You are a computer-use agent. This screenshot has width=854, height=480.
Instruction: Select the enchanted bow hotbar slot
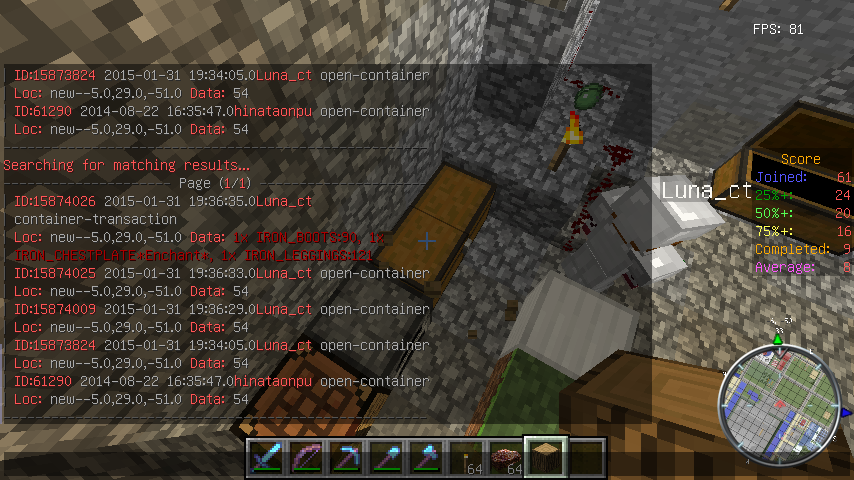coord(307,458)
